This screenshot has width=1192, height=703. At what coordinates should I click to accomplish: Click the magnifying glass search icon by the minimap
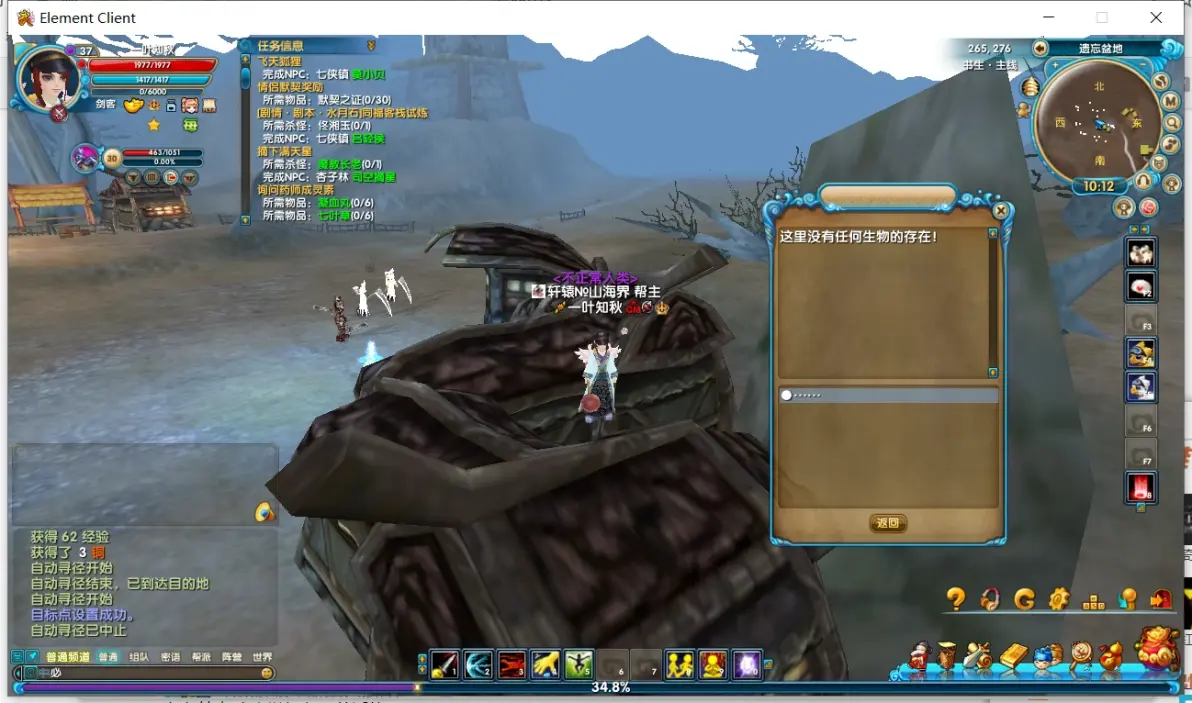[x=1172, y=122]
